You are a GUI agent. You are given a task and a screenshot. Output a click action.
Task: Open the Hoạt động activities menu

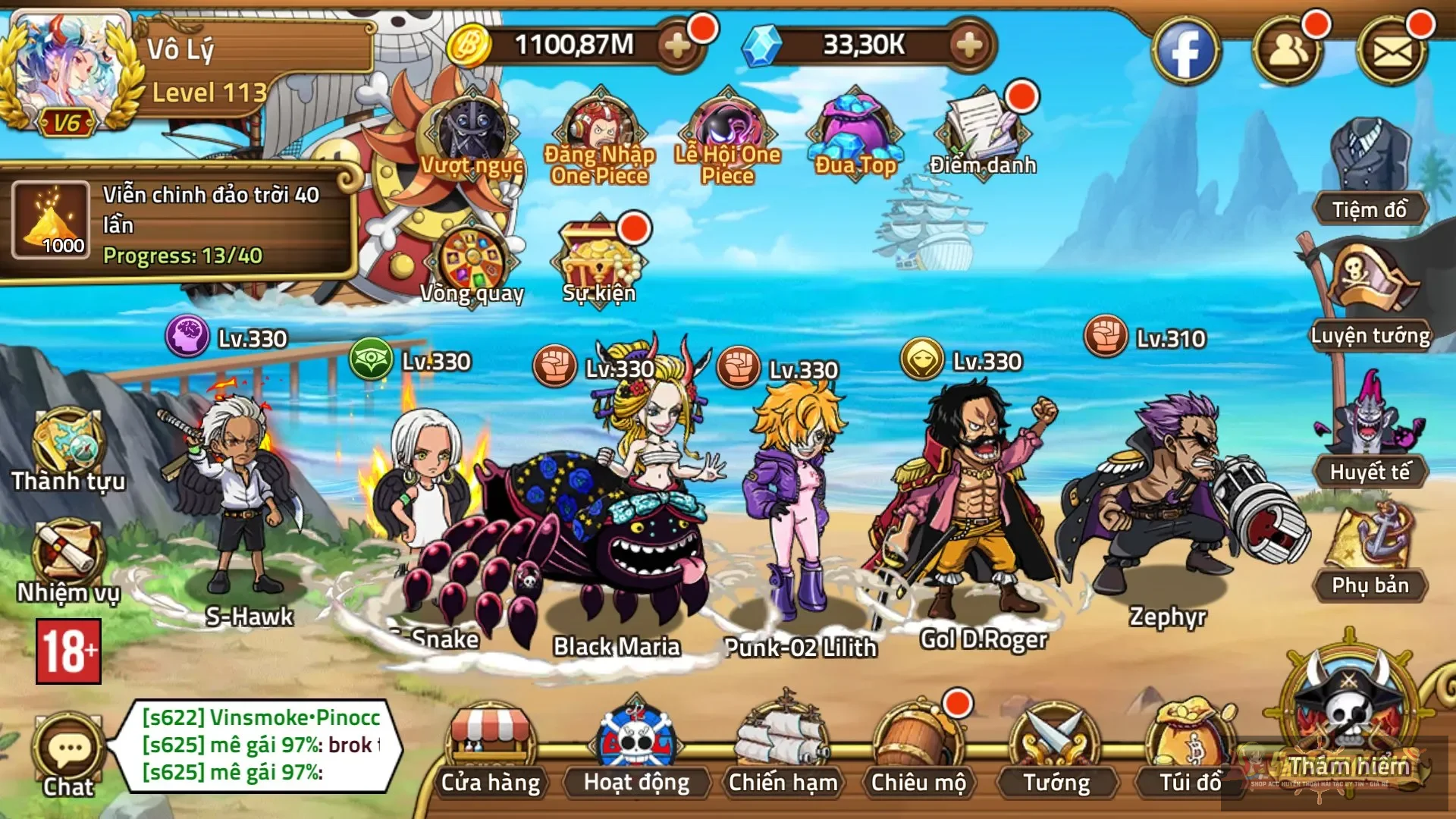[636, 747]
